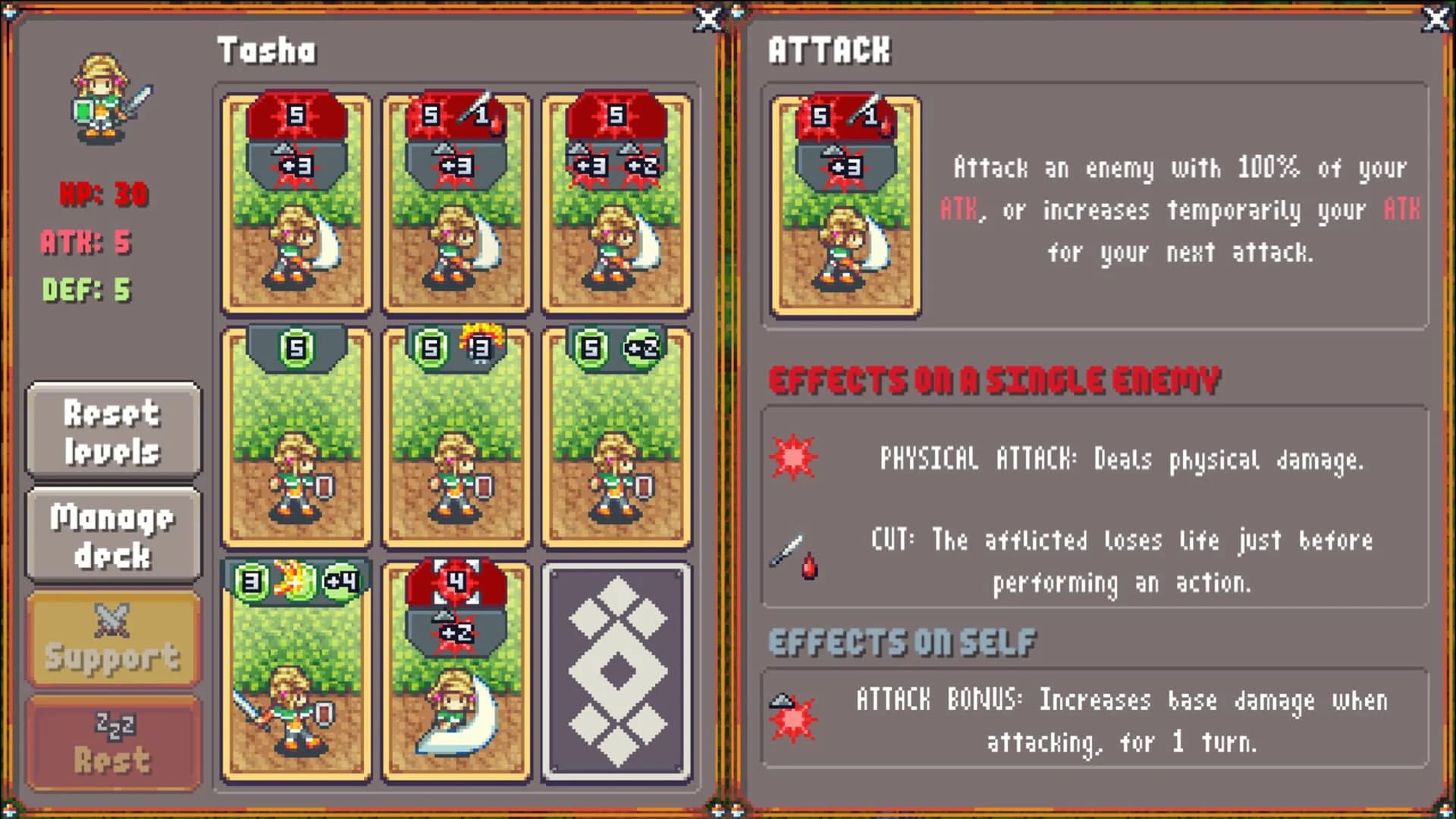Screen dimensions: 1456x819
Task: Open Manage deck
Action: [112, 535]
